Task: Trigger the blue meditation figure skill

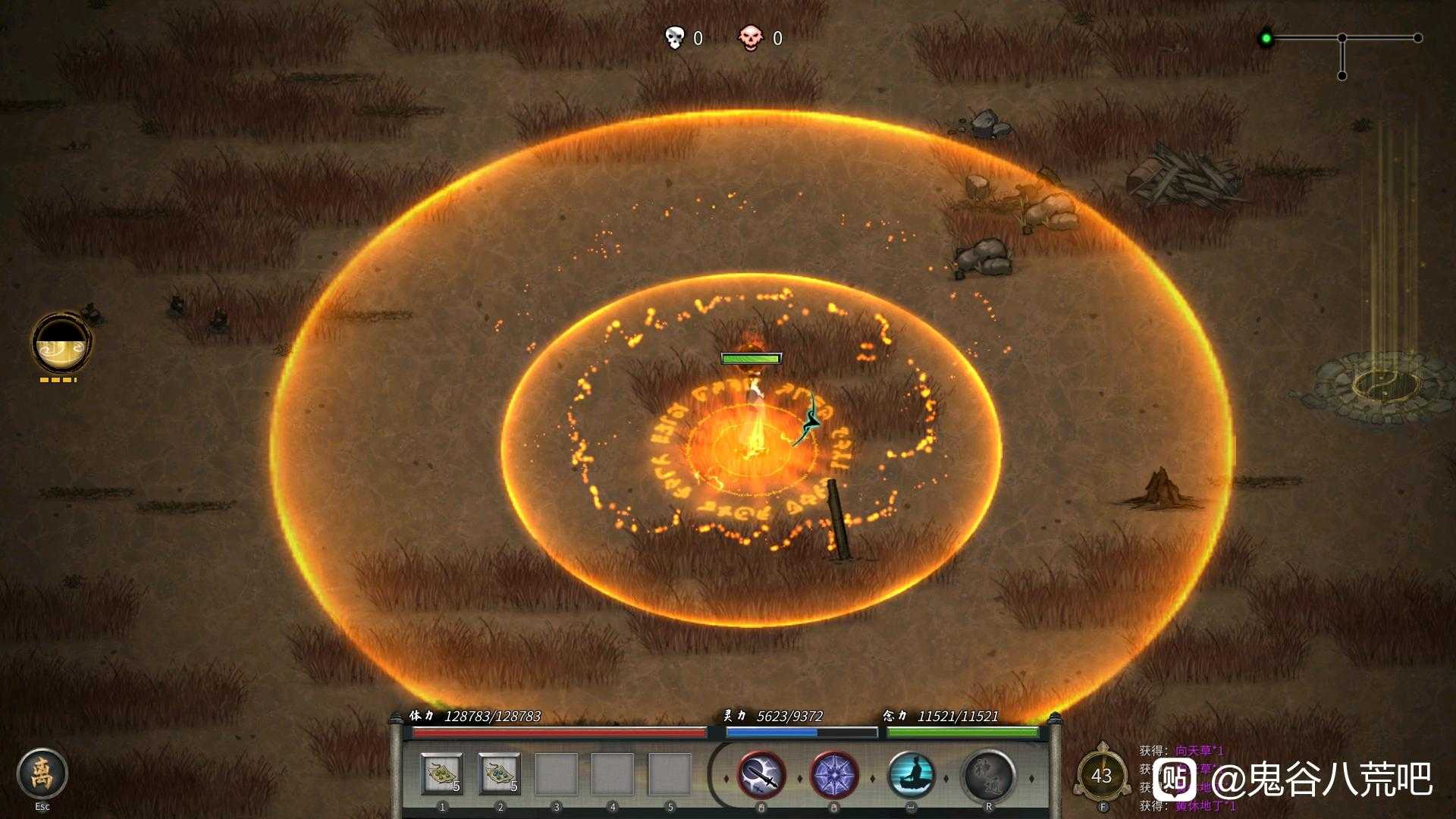Action: 911,776
